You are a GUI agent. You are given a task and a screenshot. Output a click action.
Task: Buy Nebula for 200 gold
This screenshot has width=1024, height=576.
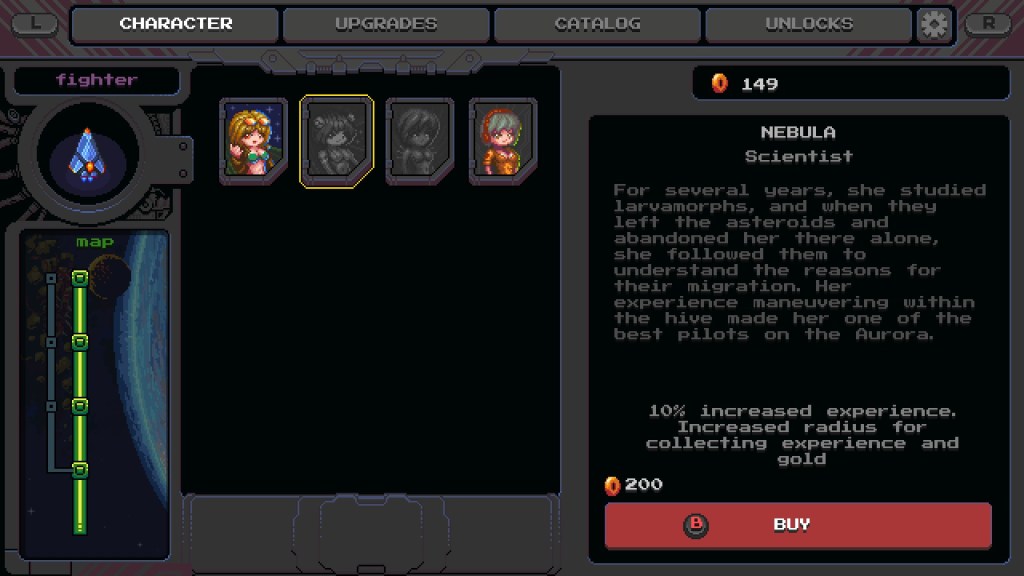point(797,525)
